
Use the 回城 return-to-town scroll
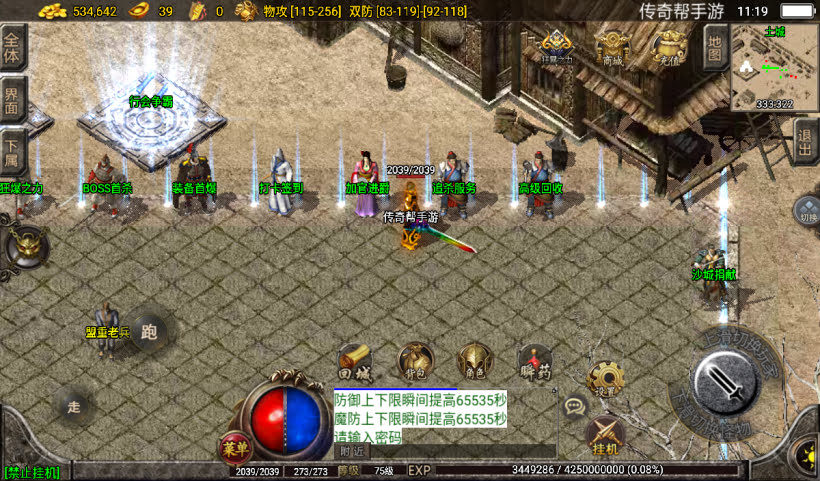pos(355,361)
